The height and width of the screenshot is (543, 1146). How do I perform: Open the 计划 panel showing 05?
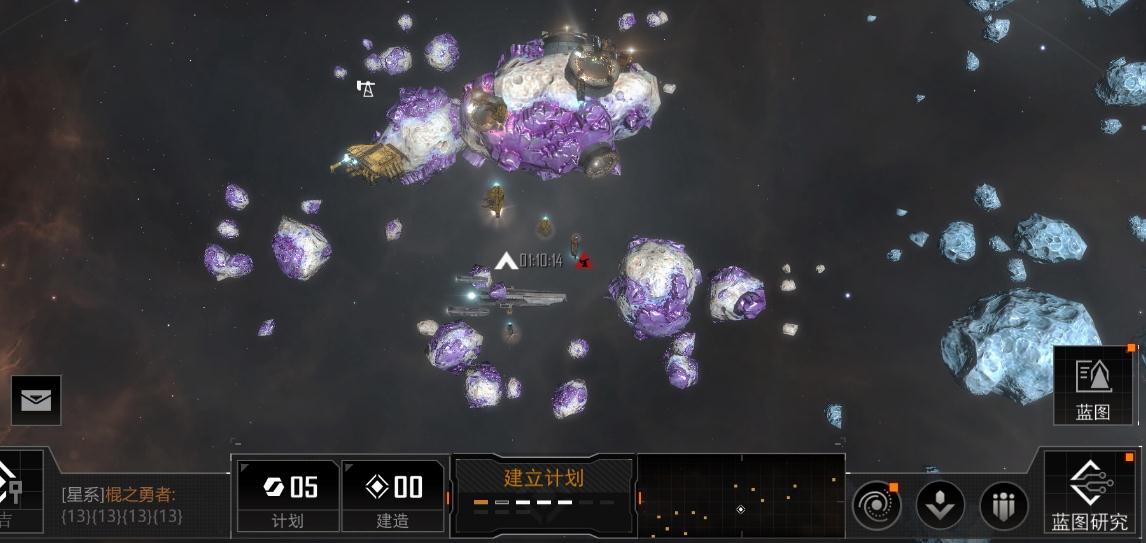288,495
